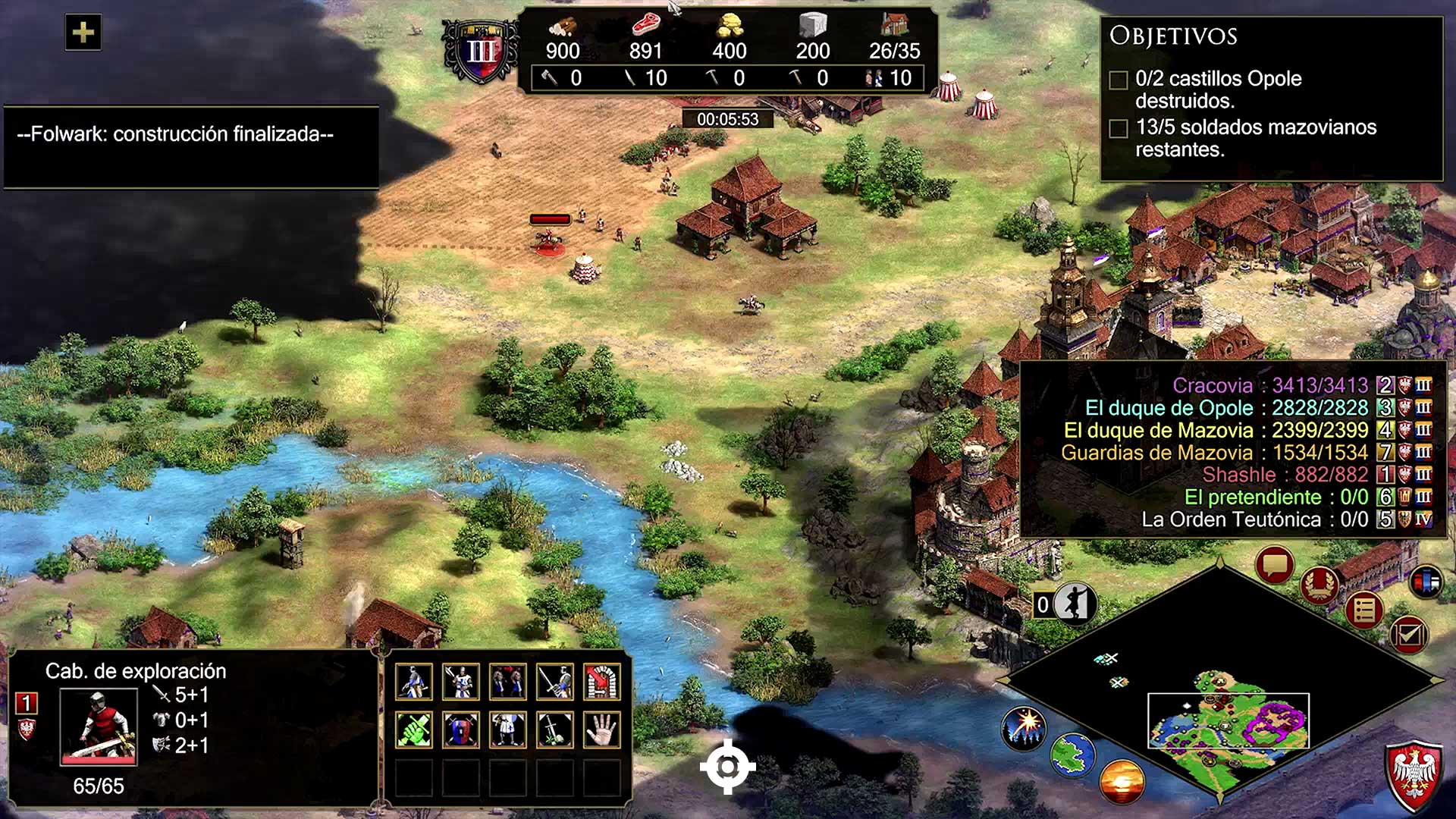Image resolution: width=1456 pixels, height=819 pixels.
Task: Open the diplomacy flags button
Action: pos(1426,582)
